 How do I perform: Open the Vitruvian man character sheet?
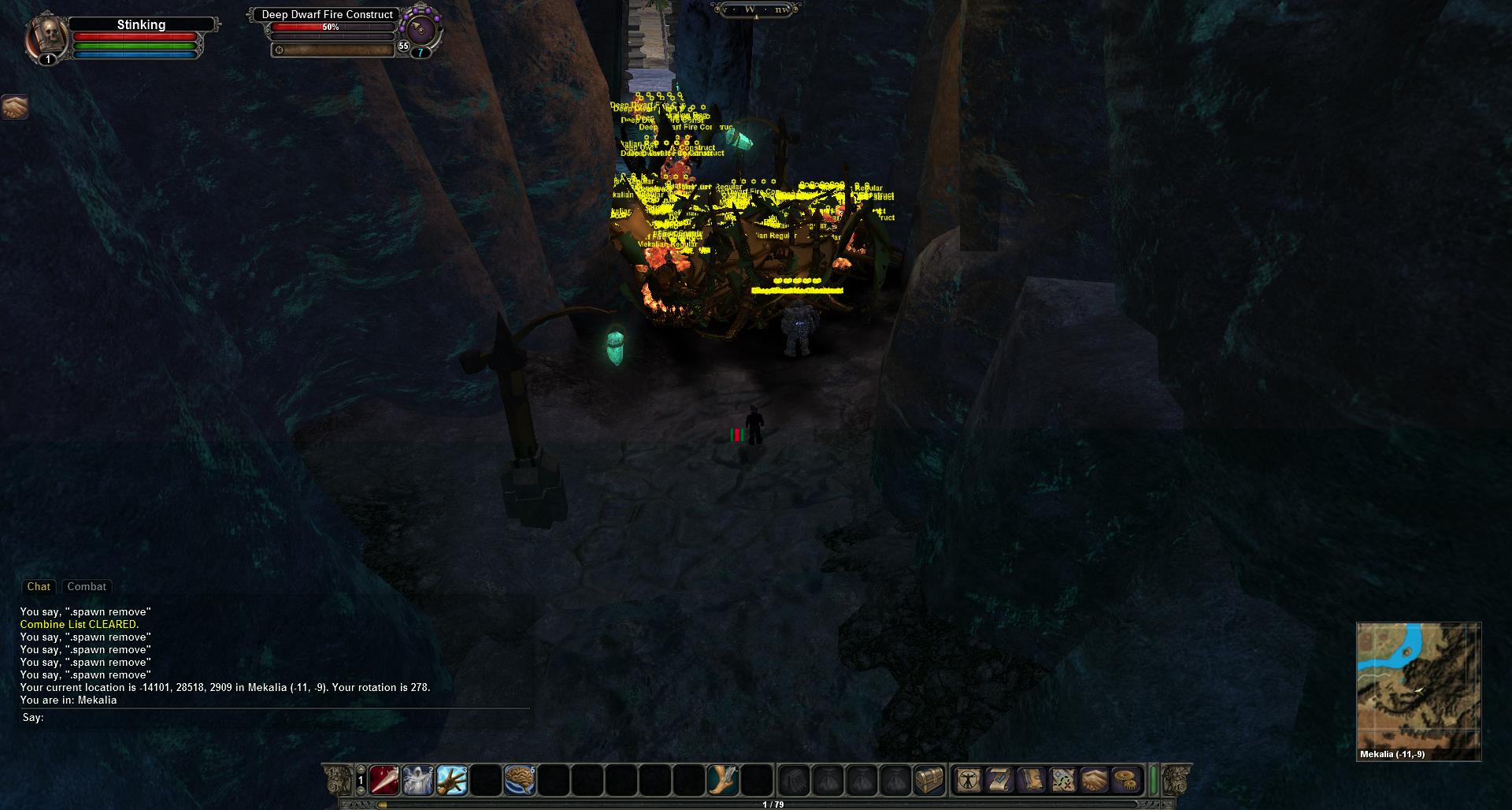point(969,780)
